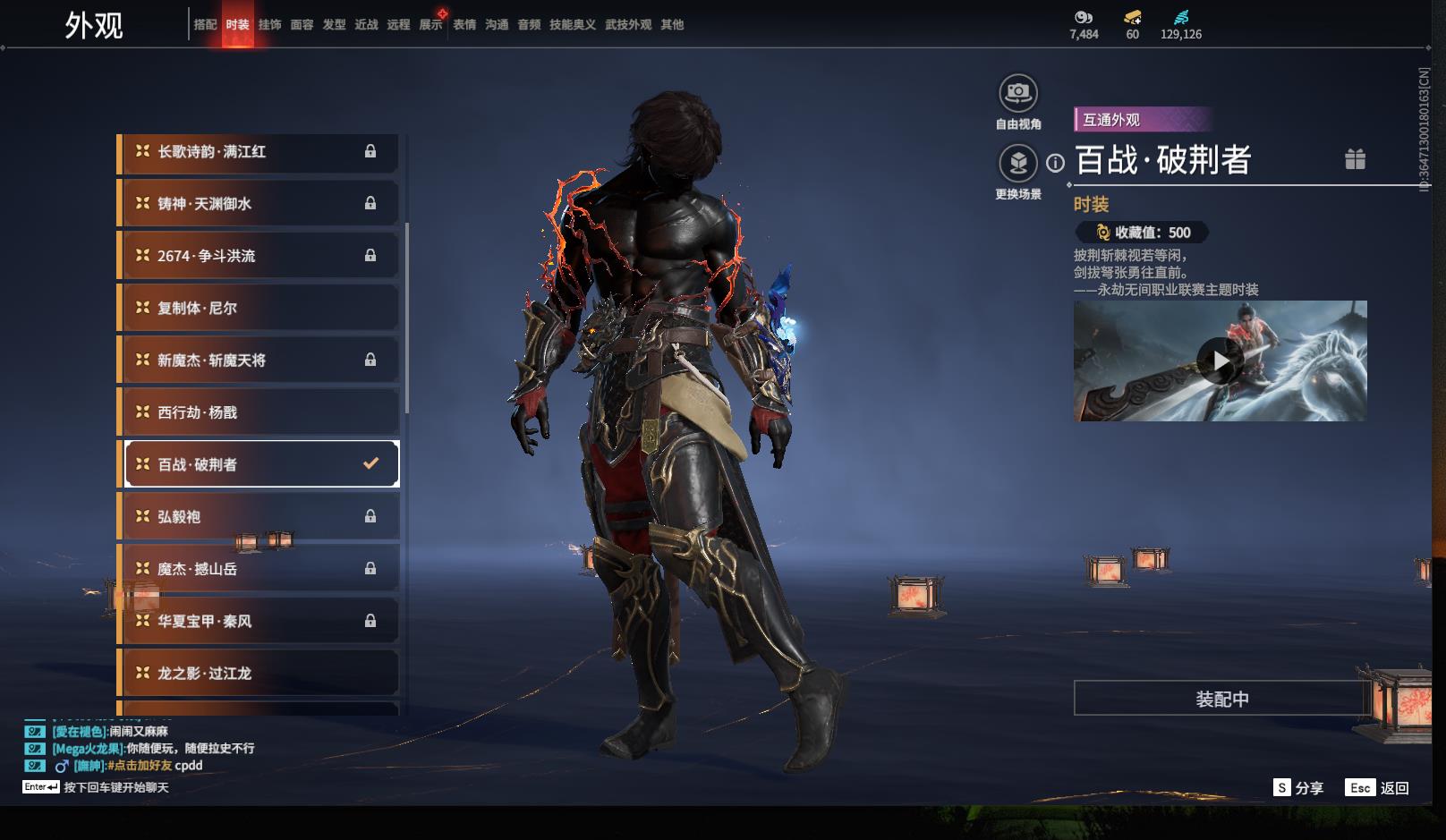Open the 近战 weapon skins tab

[366, 25]
